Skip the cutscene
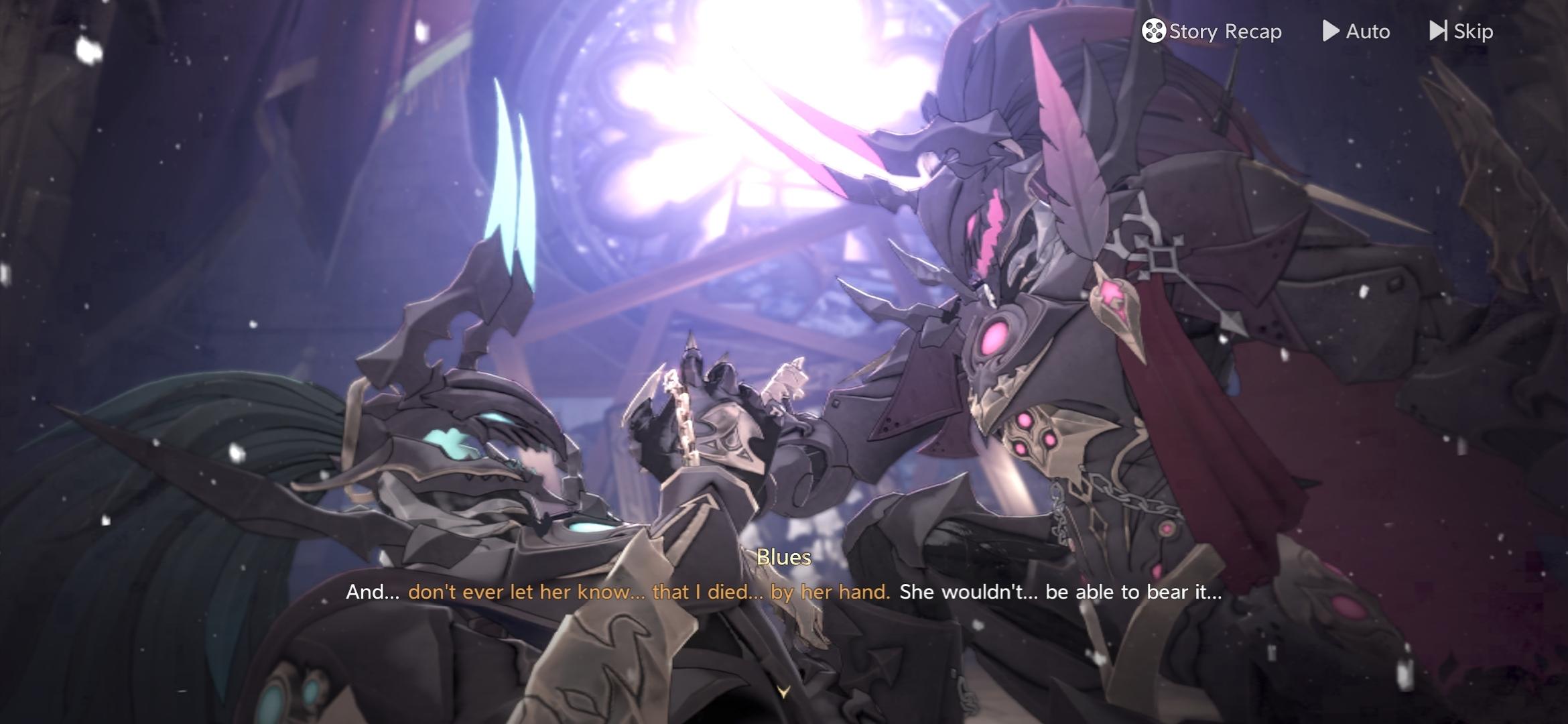 pyautogui.click(x=1461, y=32)
